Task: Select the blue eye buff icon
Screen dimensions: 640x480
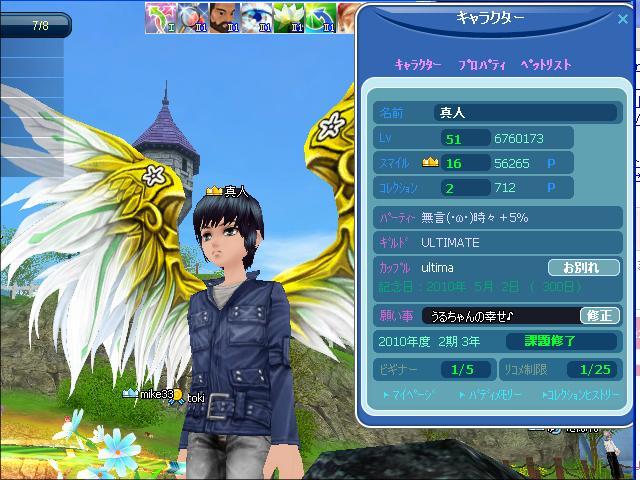Action: coord(257,15)
